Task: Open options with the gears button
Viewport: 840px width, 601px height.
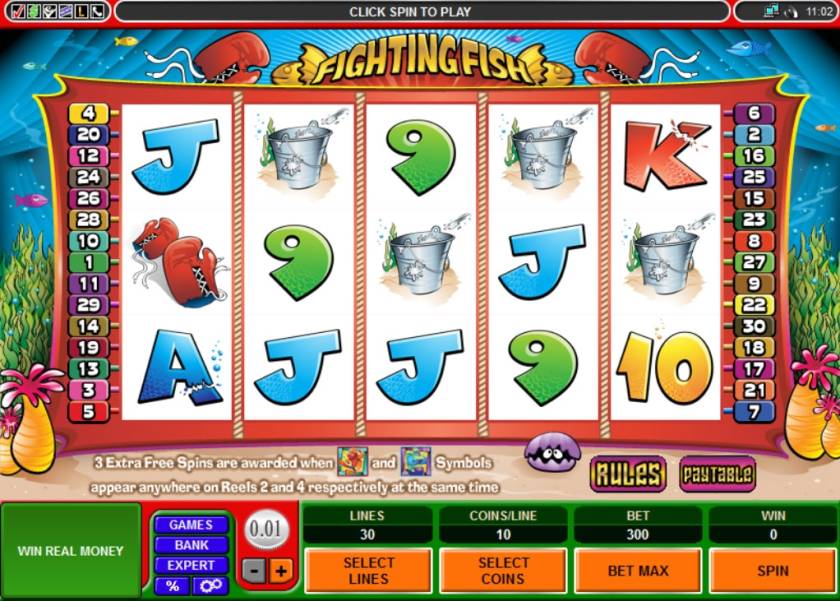Action: pyautogui.click(x=209, y=585)
